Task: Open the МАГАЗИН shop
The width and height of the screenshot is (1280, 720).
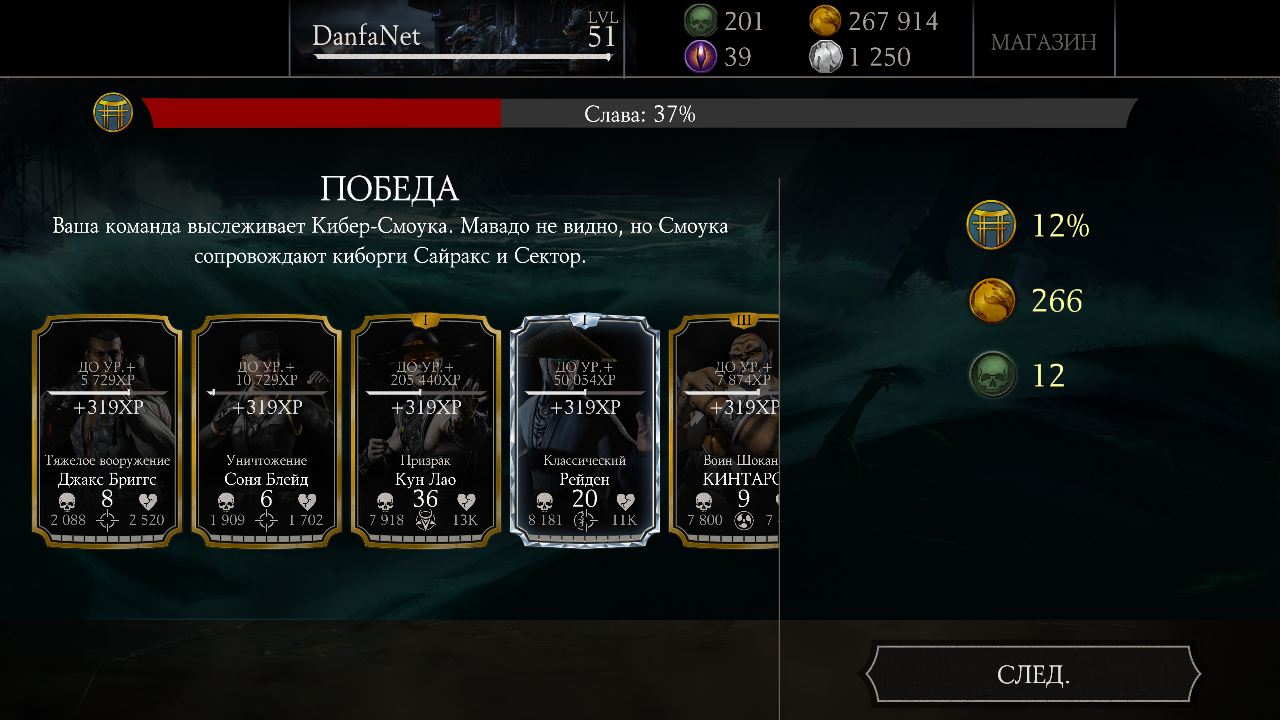Action: pos(1043,41)
